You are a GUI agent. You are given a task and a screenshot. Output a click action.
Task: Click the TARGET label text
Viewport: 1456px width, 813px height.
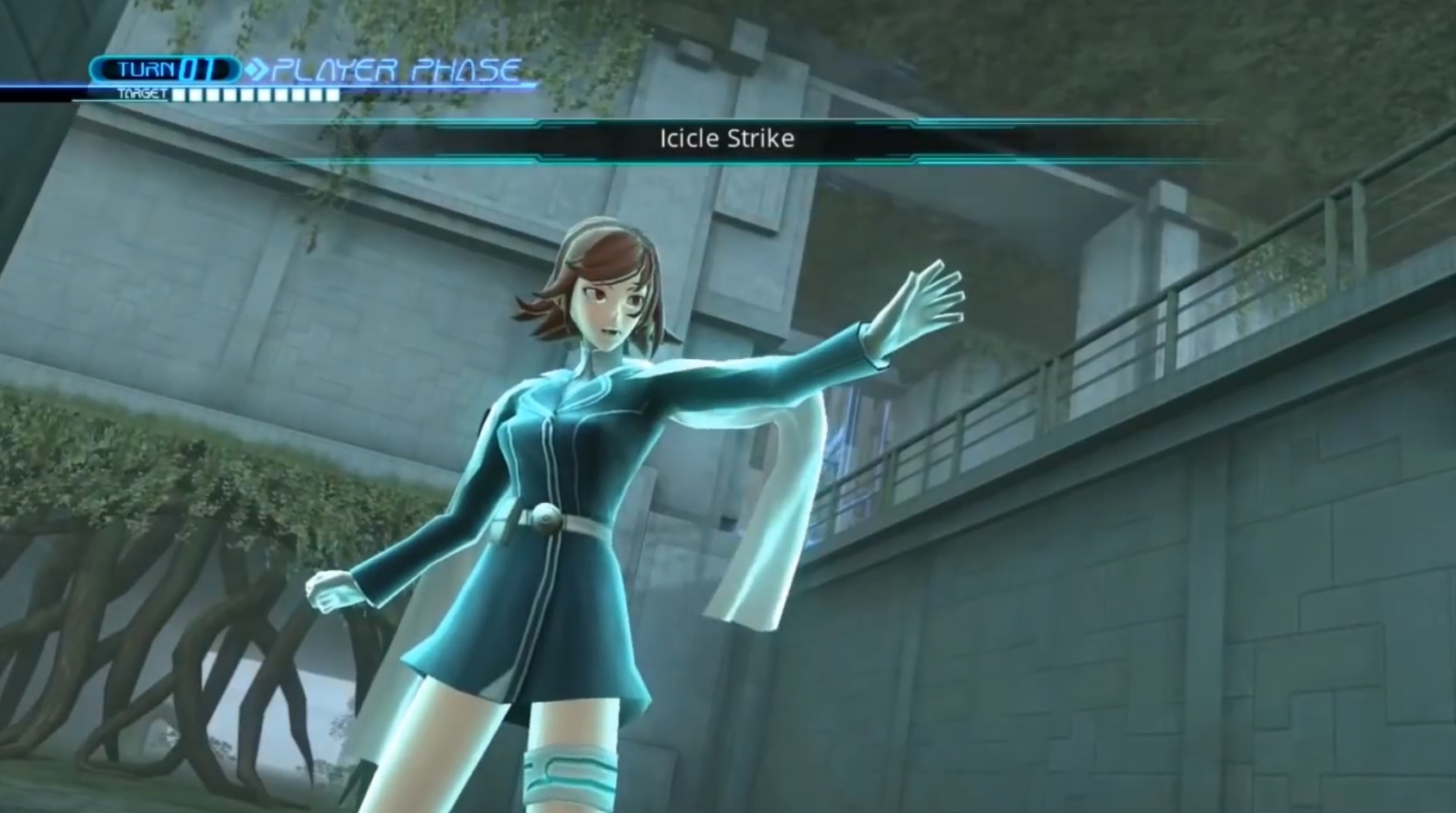[144, 93]
